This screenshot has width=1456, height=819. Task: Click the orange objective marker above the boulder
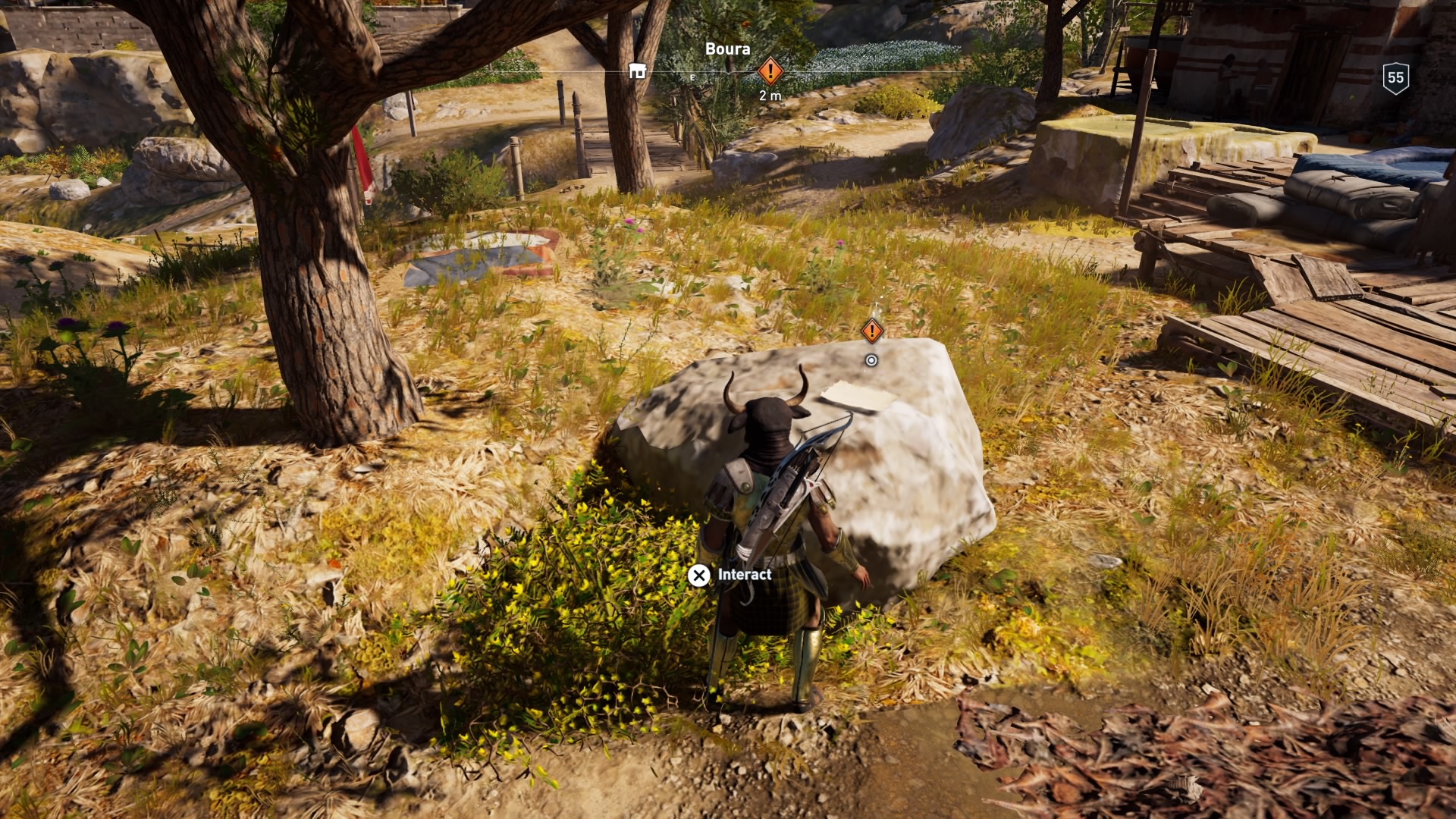pyautogui.click(x=873, y=330)
